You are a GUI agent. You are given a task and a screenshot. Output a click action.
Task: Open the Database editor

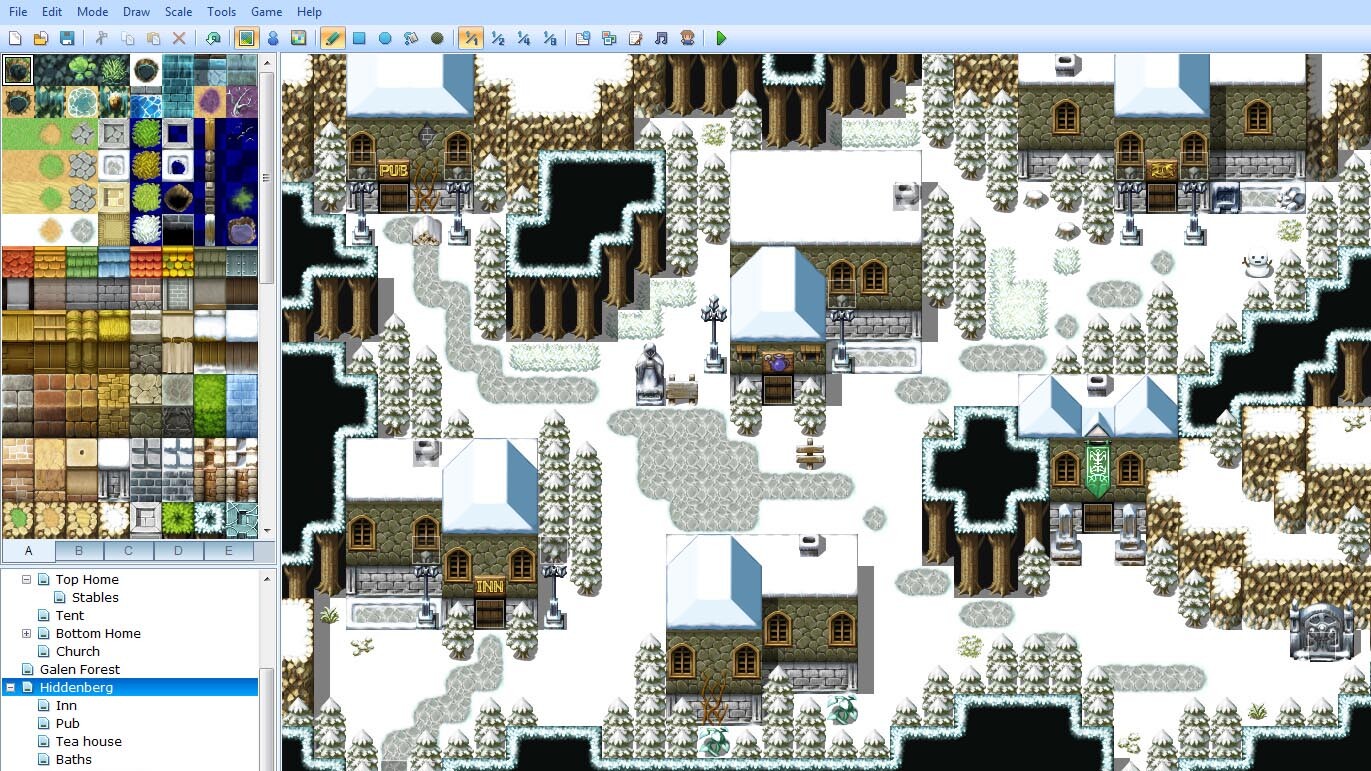point(582,38)
